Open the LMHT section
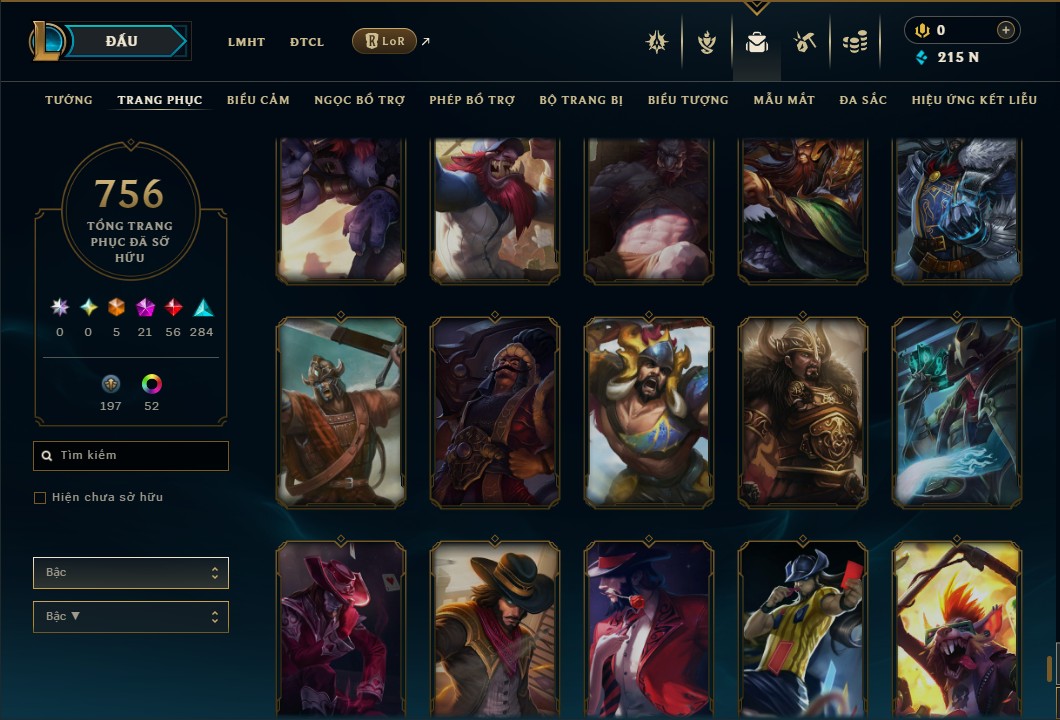This screenshot has width=1060, height=720. coord(246,42)
